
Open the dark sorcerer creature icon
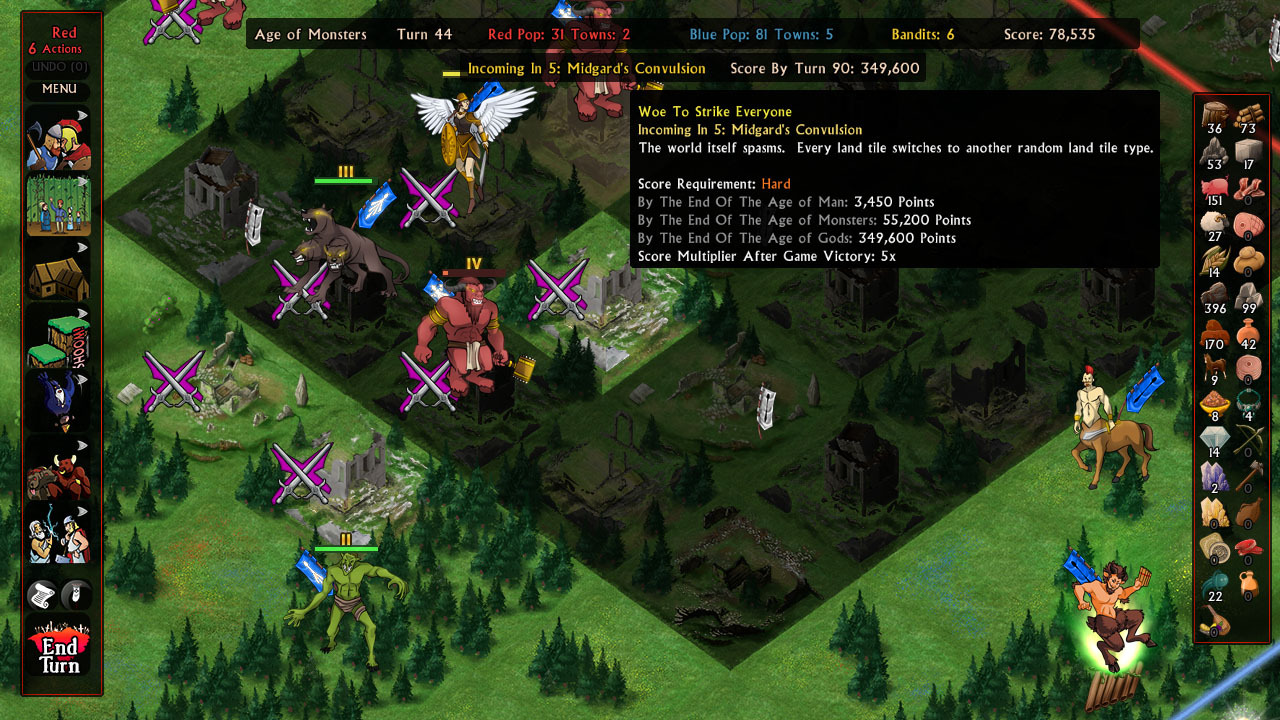click(57, 404)
